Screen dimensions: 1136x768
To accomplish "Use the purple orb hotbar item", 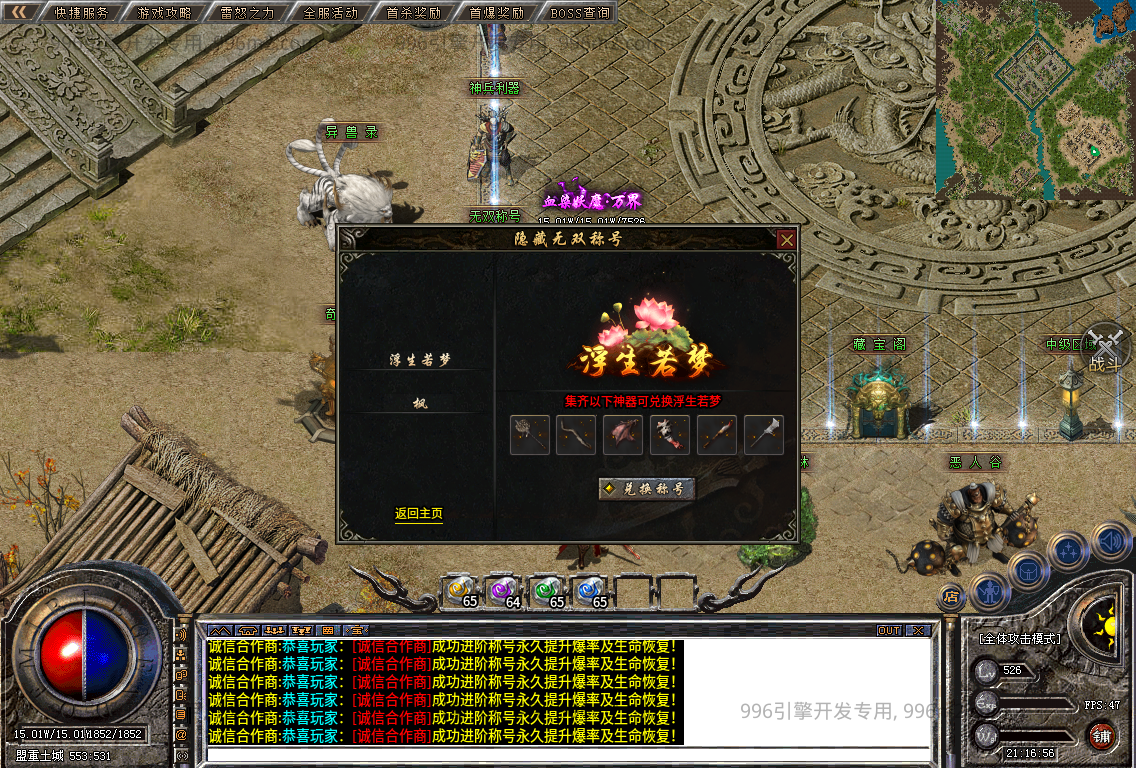I will (x=503, y=591).
